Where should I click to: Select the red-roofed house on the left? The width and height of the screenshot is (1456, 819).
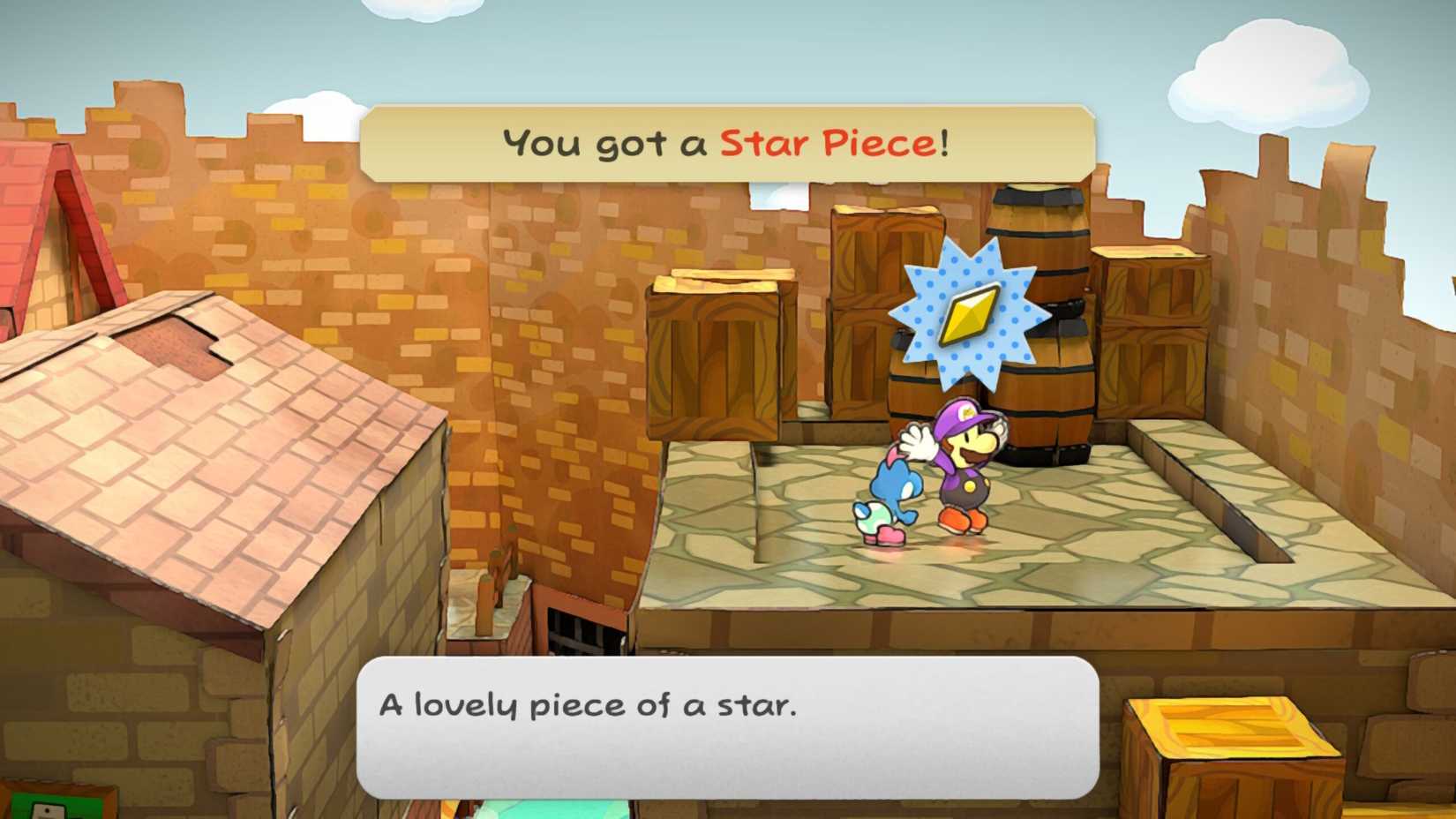[x=53, y=221]
